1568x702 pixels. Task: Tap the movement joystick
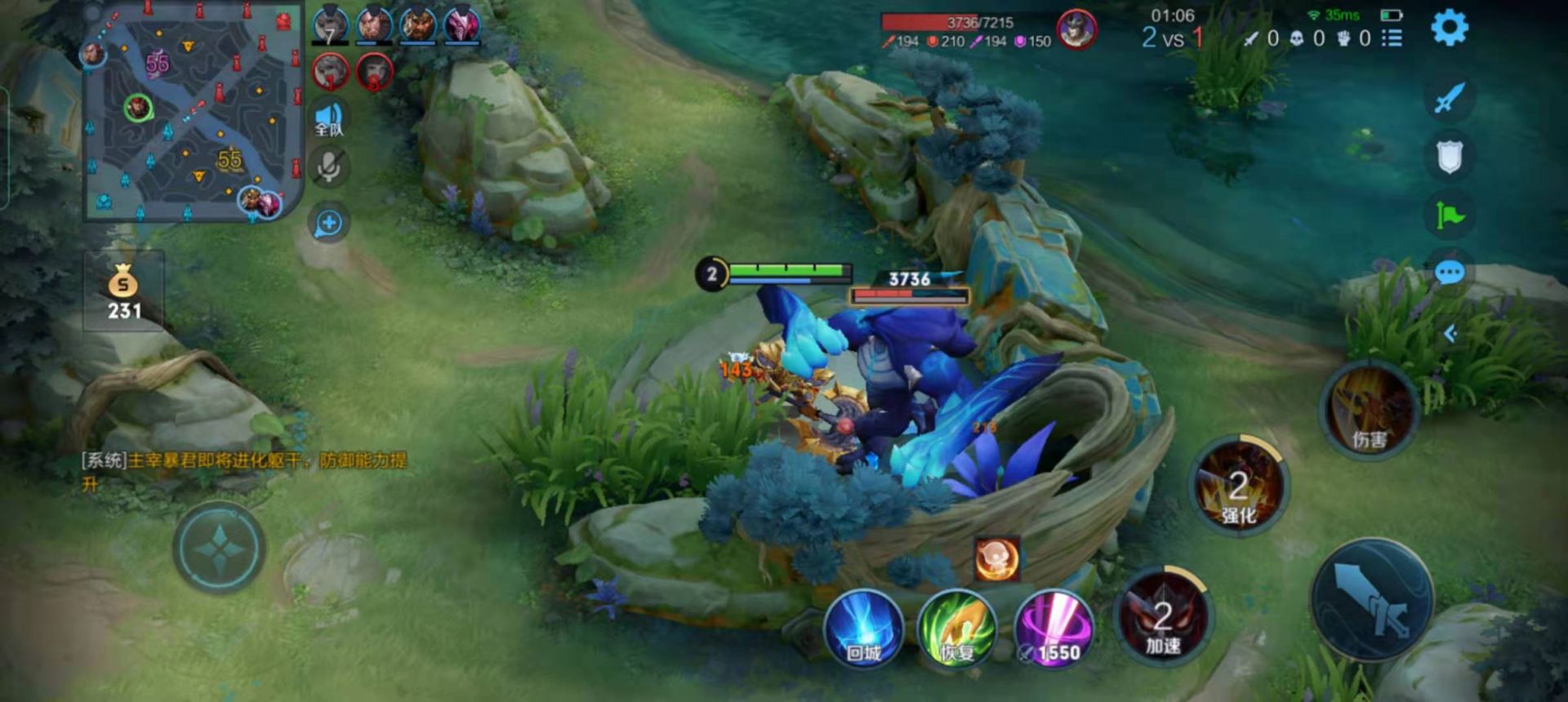point(219,548)
